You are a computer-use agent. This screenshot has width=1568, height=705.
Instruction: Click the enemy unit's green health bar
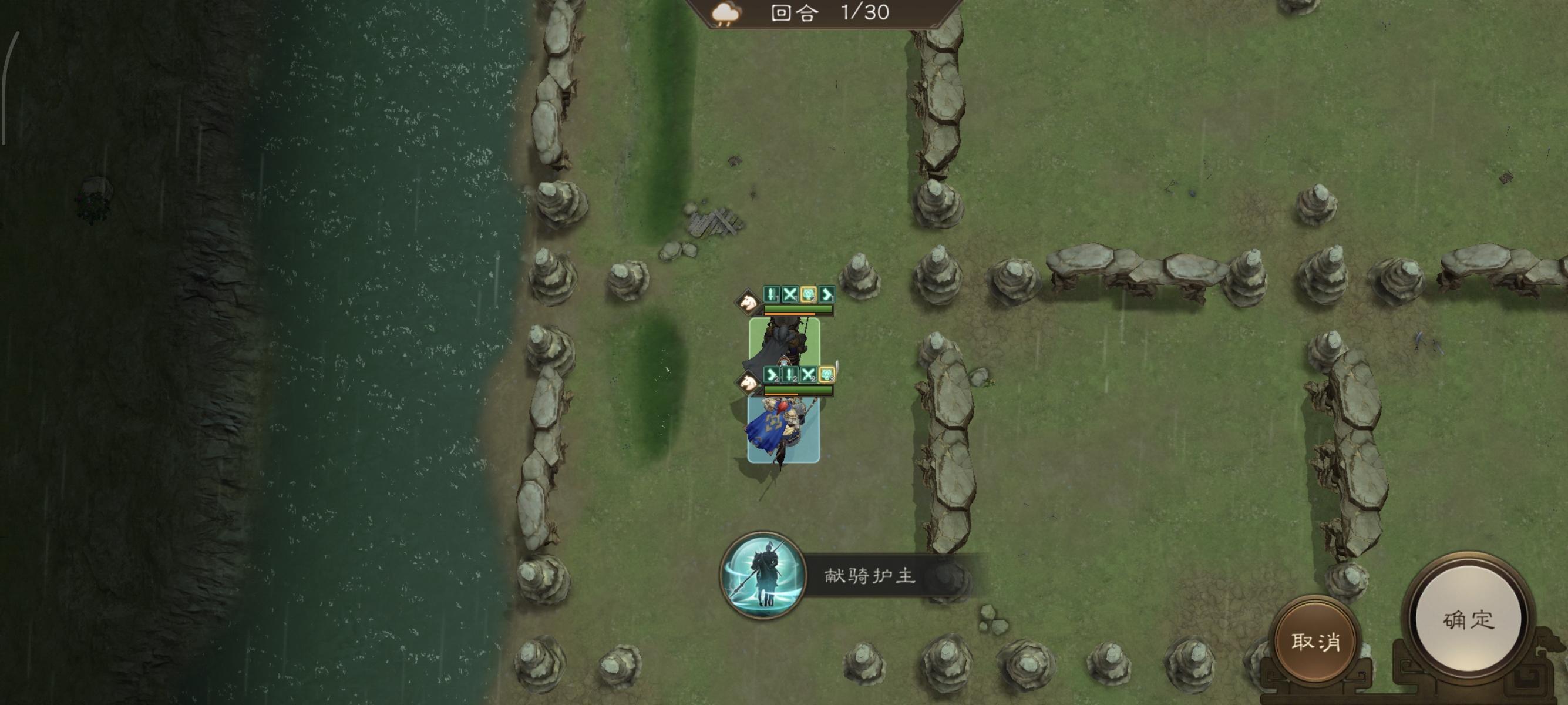tap(799, 310)
